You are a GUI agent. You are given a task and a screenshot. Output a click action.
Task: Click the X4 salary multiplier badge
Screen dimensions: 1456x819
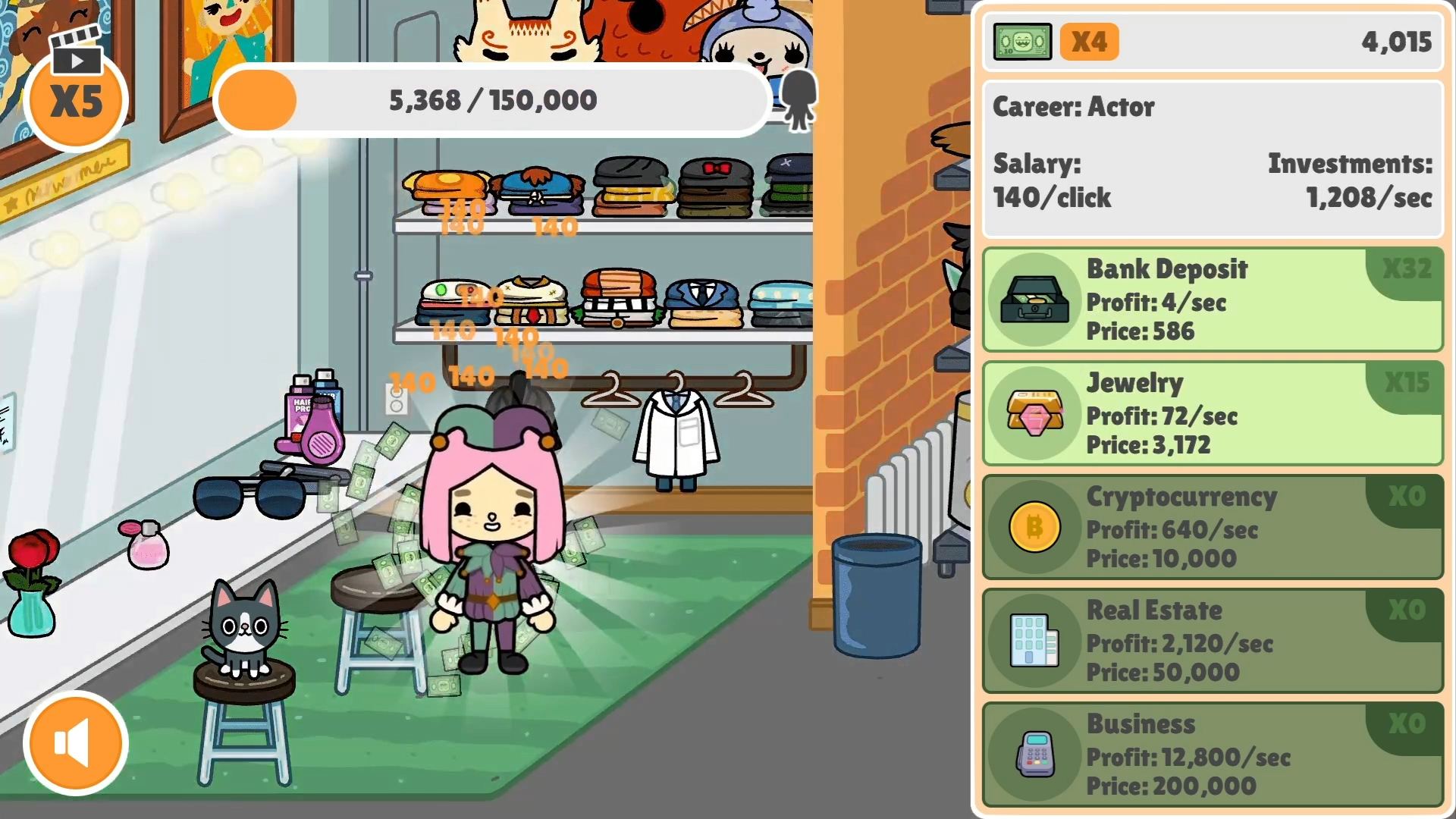1090,42
